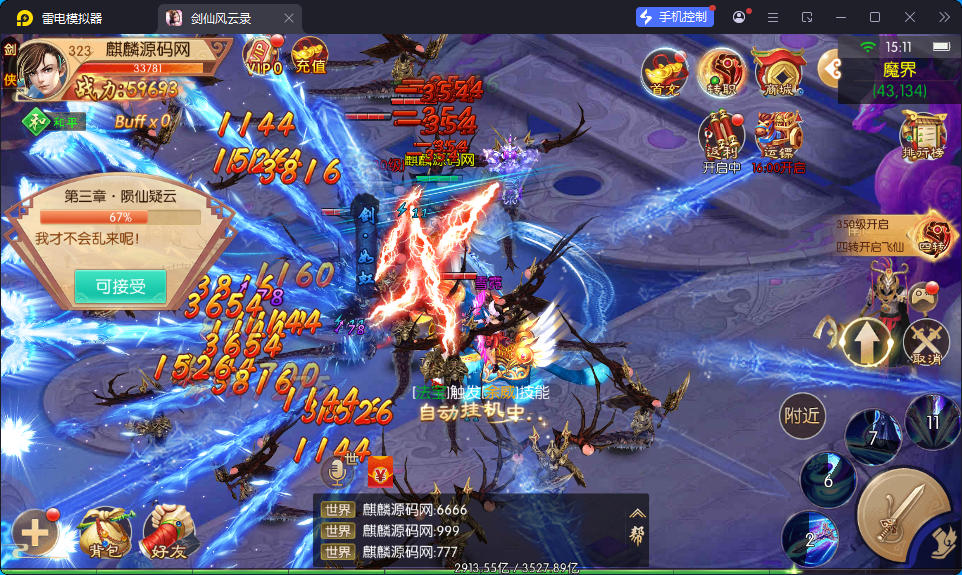The height and width of the screenshot is (575, 962).
Task: Expand the round plus menu button
Action: coord(34,533)
